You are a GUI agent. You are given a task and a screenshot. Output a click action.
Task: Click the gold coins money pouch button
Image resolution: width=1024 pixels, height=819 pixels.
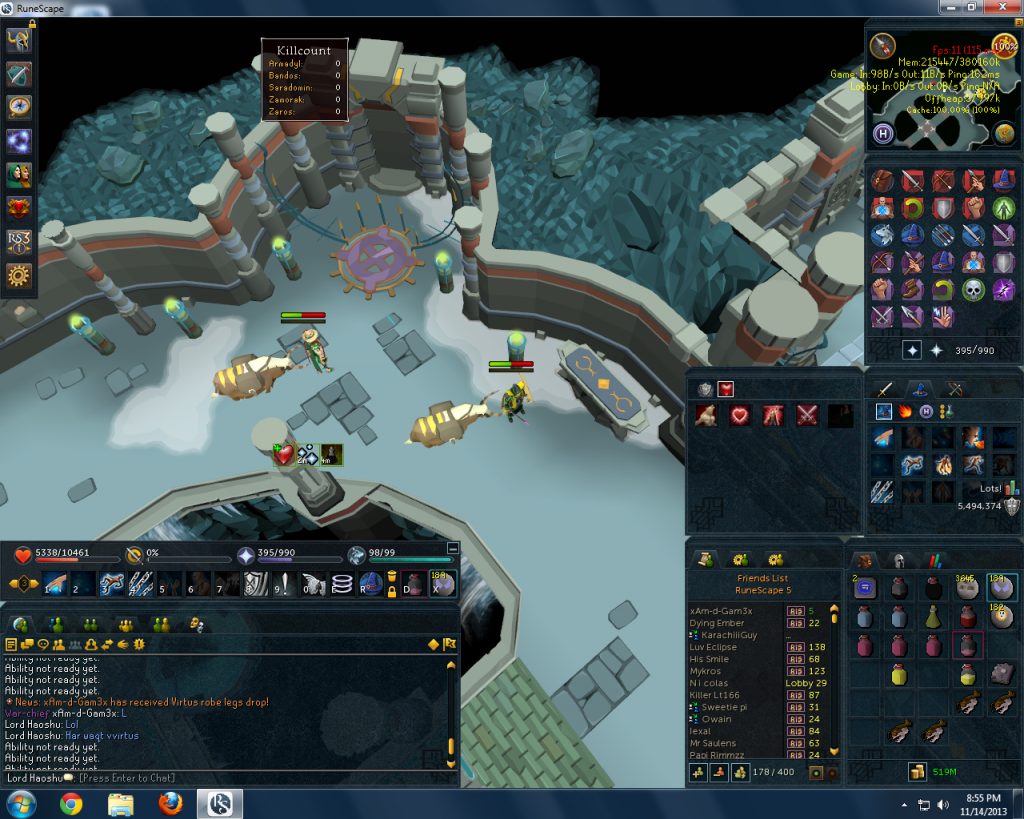915,771
